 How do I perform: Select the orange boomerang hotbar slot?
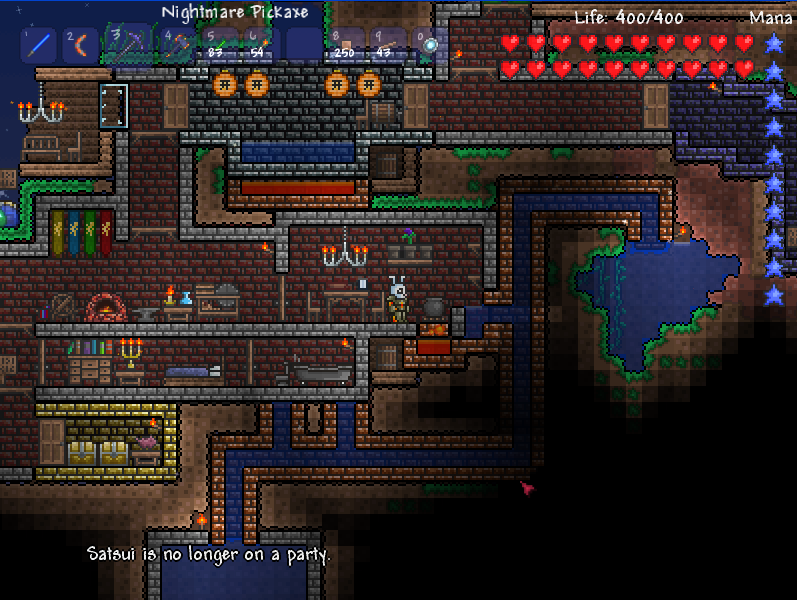coord(81,45)
